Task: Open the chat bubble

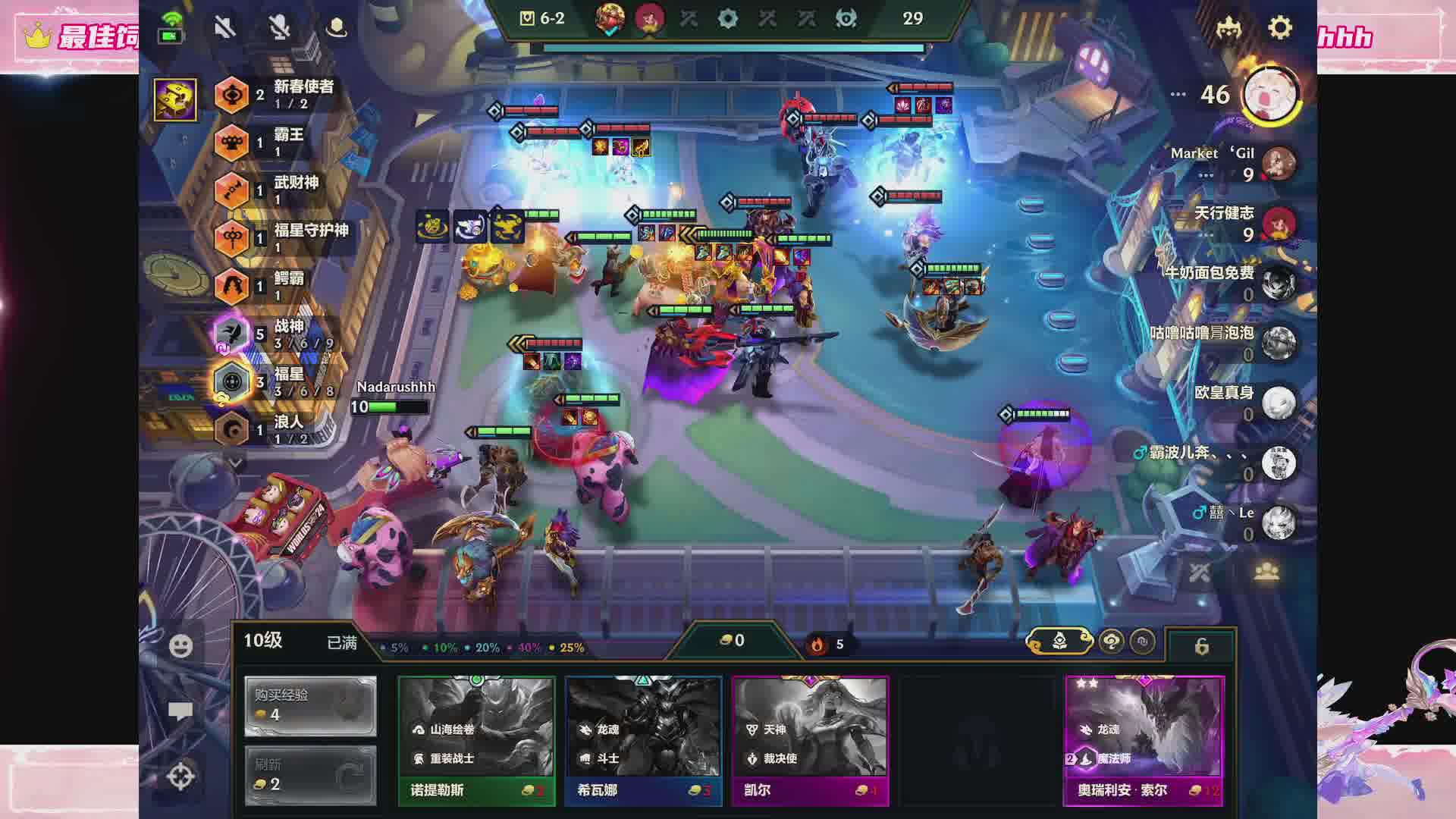Action: 180,711
